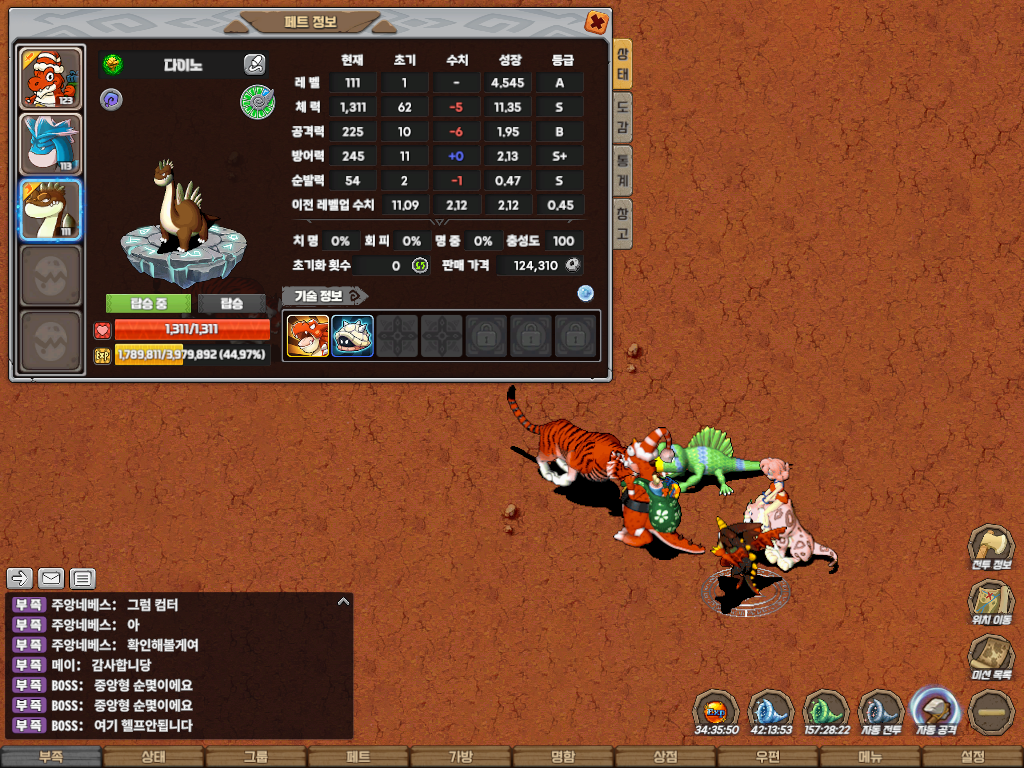The width and height of the screenshot is (1024, 768).
Task: Select the blue dragon pet portrait
Action: (x=50, y=144)
